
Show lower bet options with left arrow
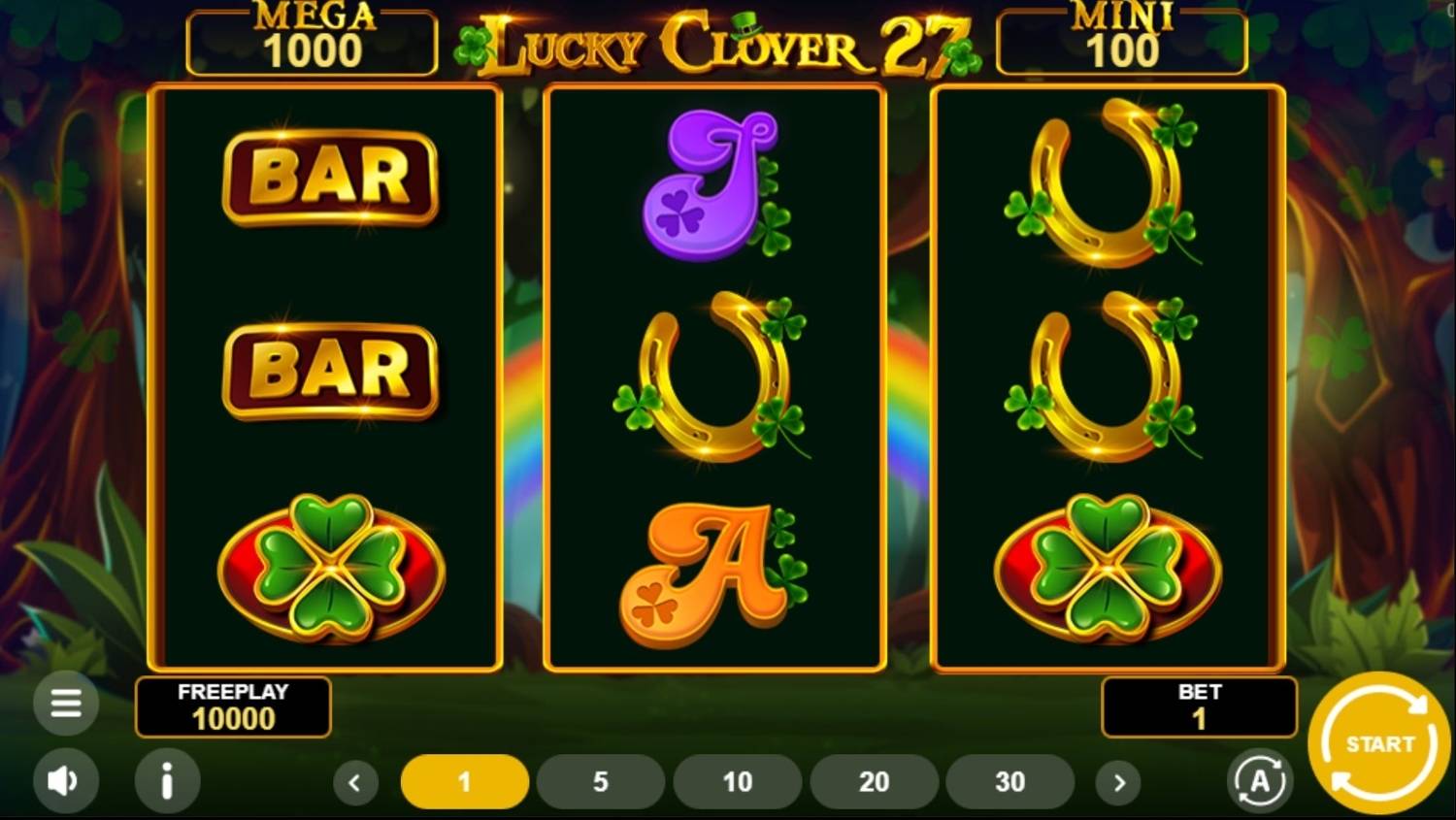point(355,781)
